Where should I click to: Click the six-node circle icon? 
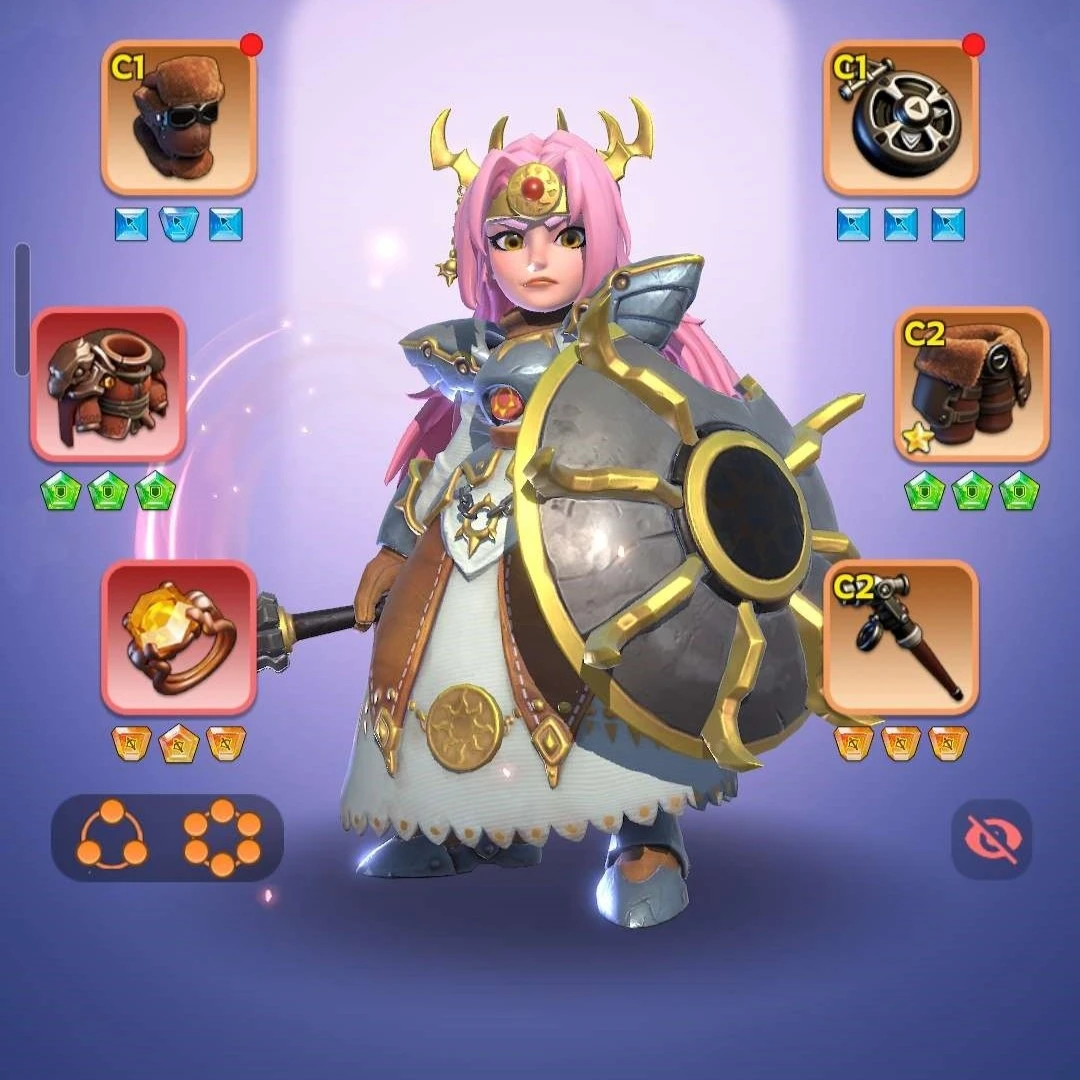[222, 838]
